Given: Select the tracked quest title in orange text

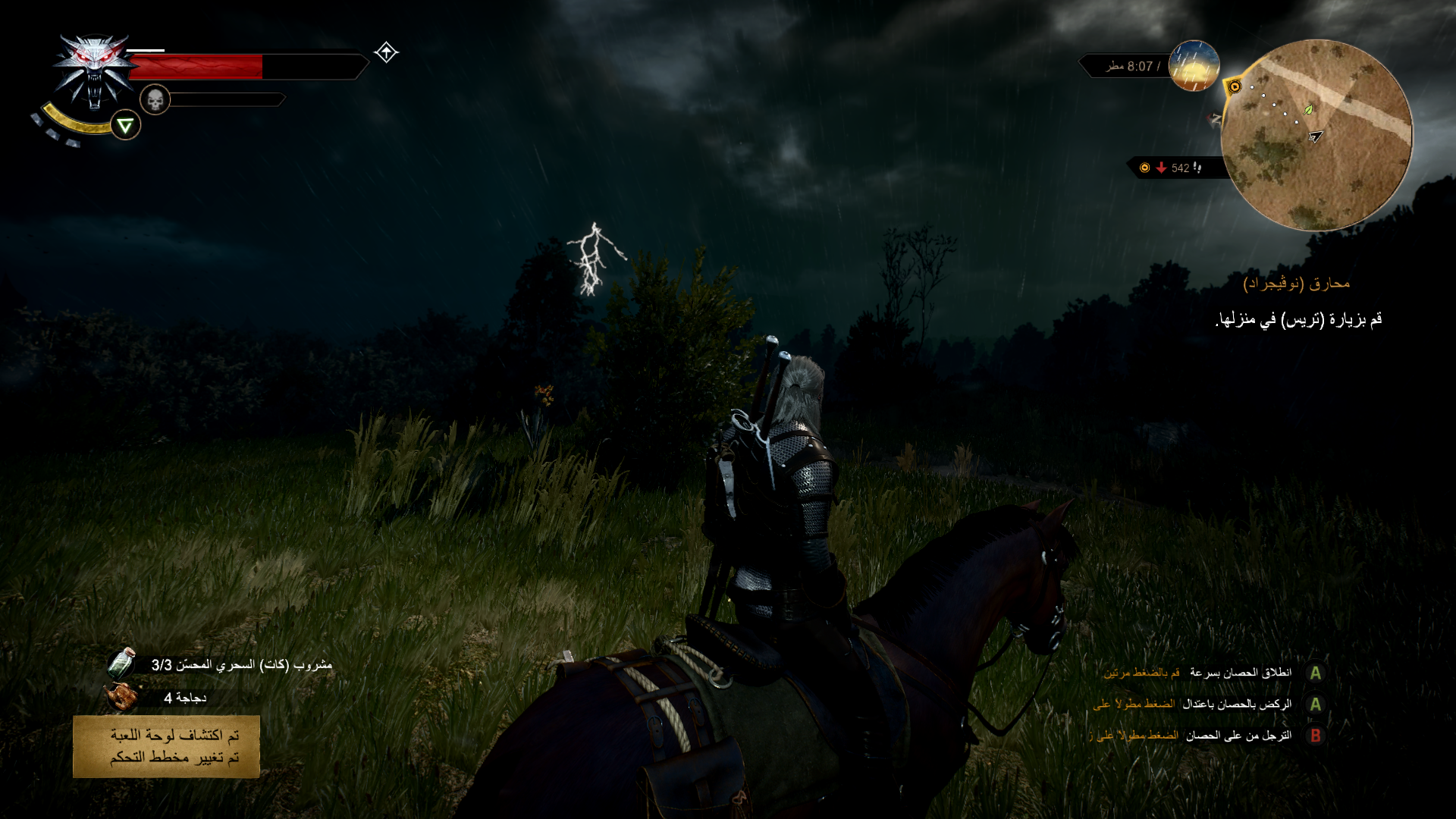Looking at the screenshot, I should pos(1297,284).
